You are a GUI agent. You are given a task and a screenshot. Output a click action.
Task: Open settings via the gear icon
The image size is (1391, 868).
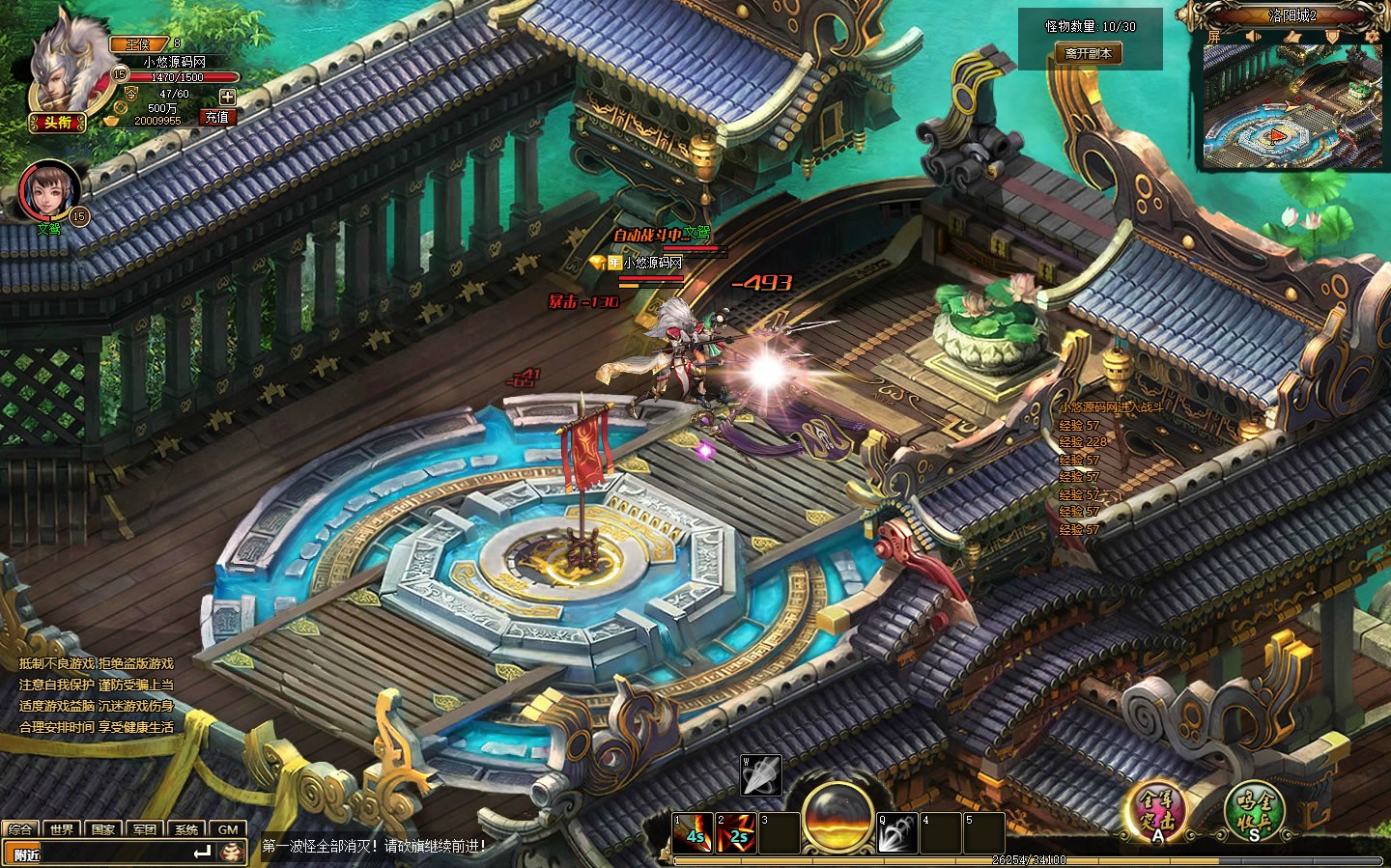pyautogui.click(x=1370, y=35)
